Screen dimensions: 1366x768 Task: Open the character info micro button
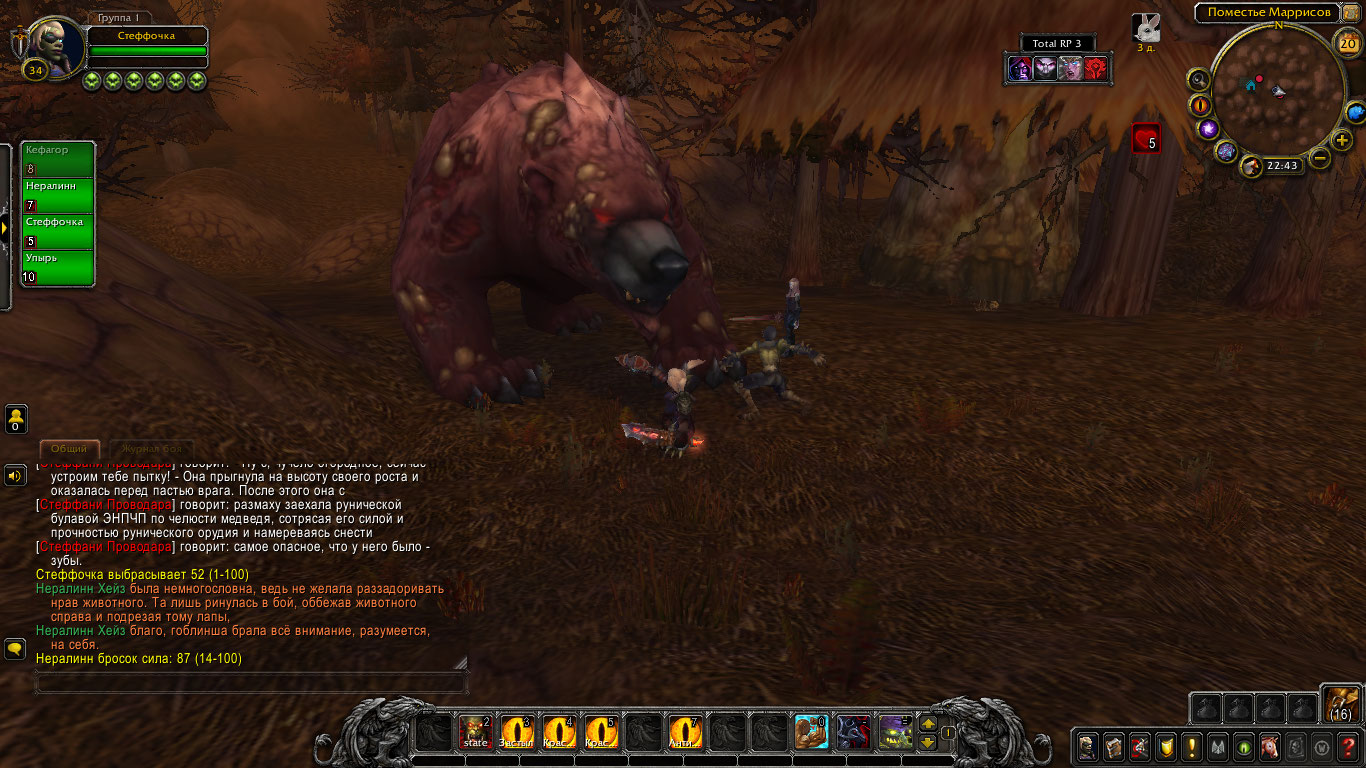tap(1087, 746)
